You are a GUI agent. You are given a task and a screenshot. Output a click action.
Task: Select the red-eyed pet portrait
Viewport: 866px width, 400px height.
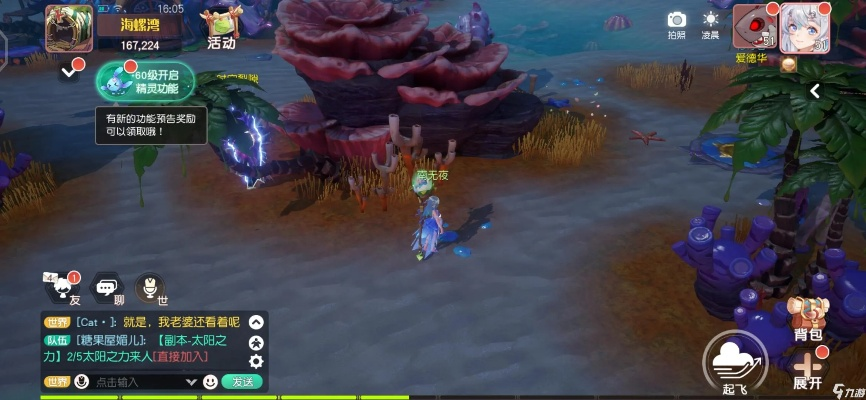[x=754, y=26]
